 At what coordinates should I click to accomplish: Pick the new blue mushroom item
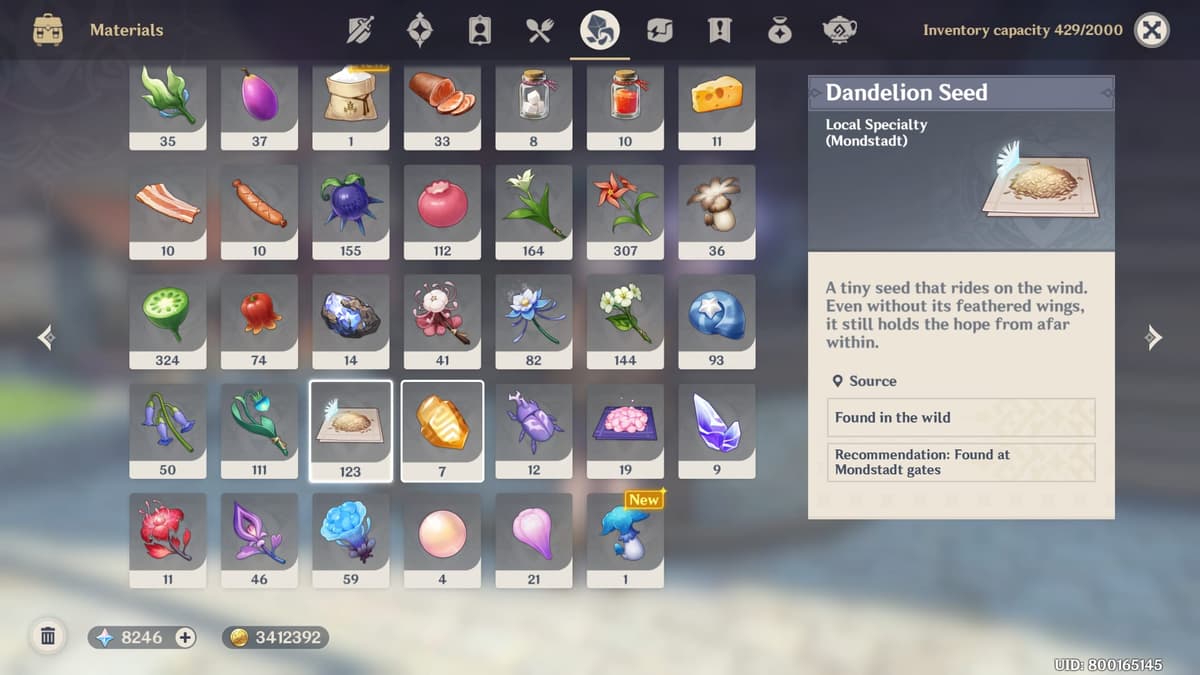click(625, 539)
